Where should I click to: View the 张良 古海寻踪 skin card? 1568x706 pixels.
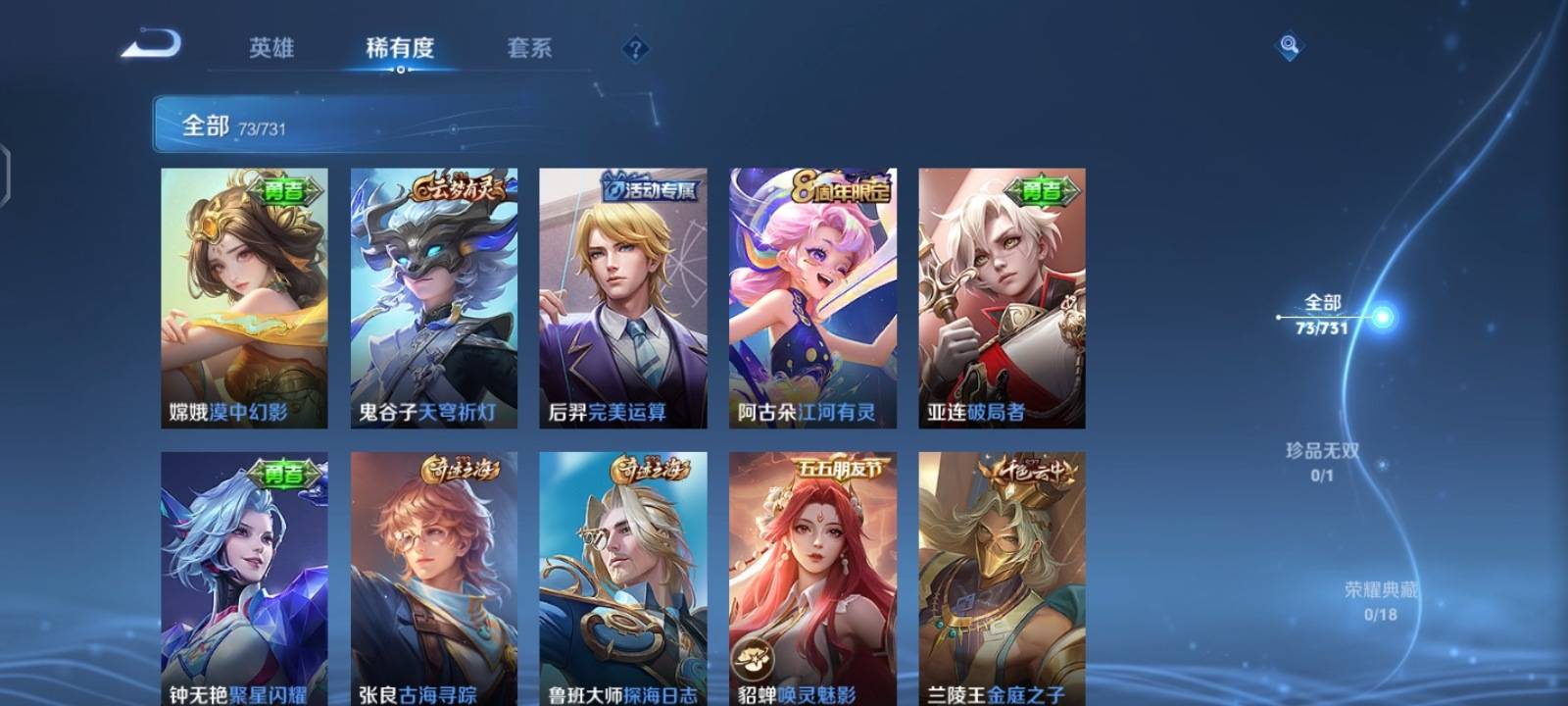[431, 579]
